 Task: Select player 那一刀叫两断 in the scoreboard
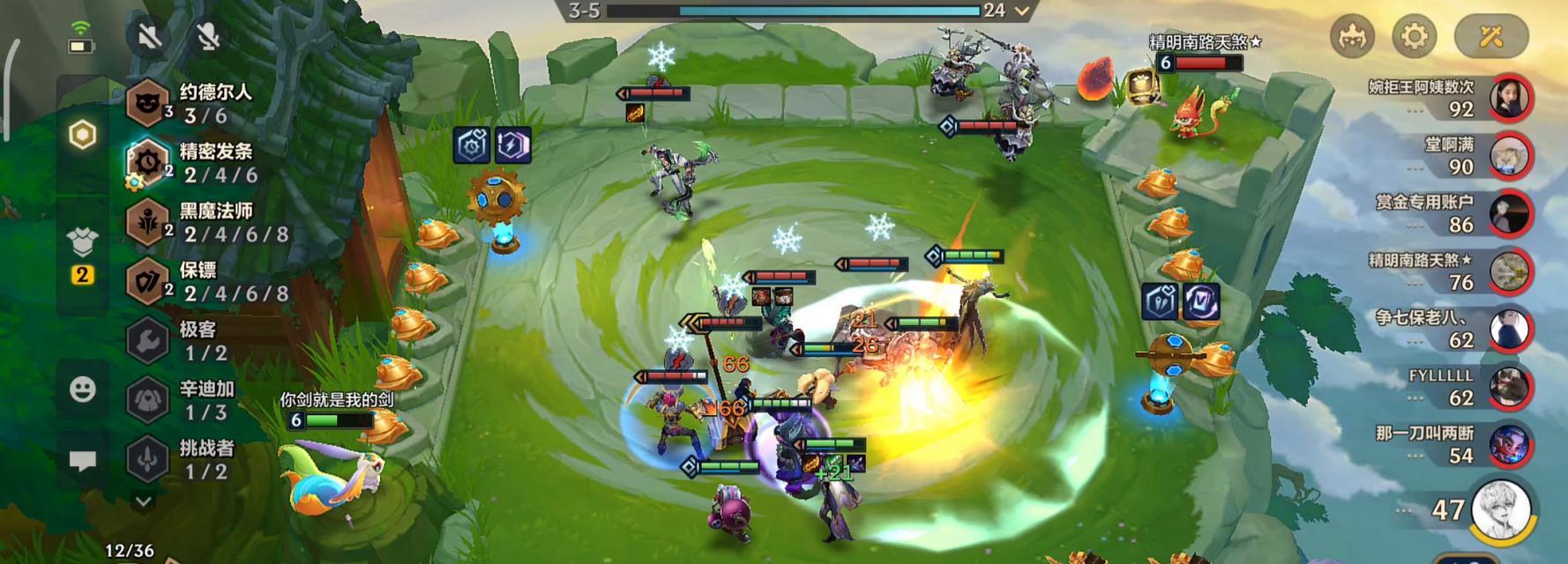coord(1509,445)
